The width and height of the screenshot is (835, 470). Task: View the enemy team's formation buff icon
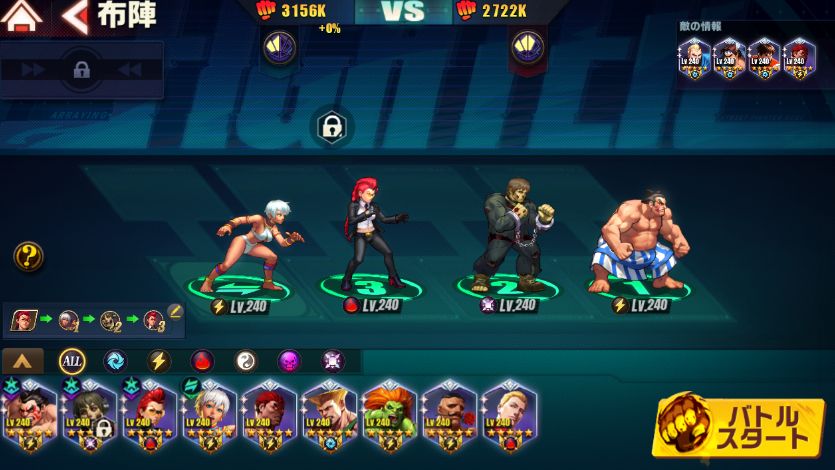pyautogui.click(x=527, y=45)
